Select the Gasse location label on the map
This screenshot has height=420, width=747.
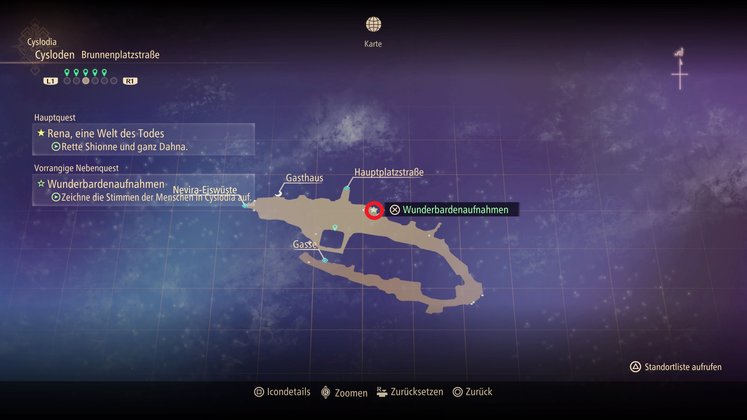click(x=305, y=244)
